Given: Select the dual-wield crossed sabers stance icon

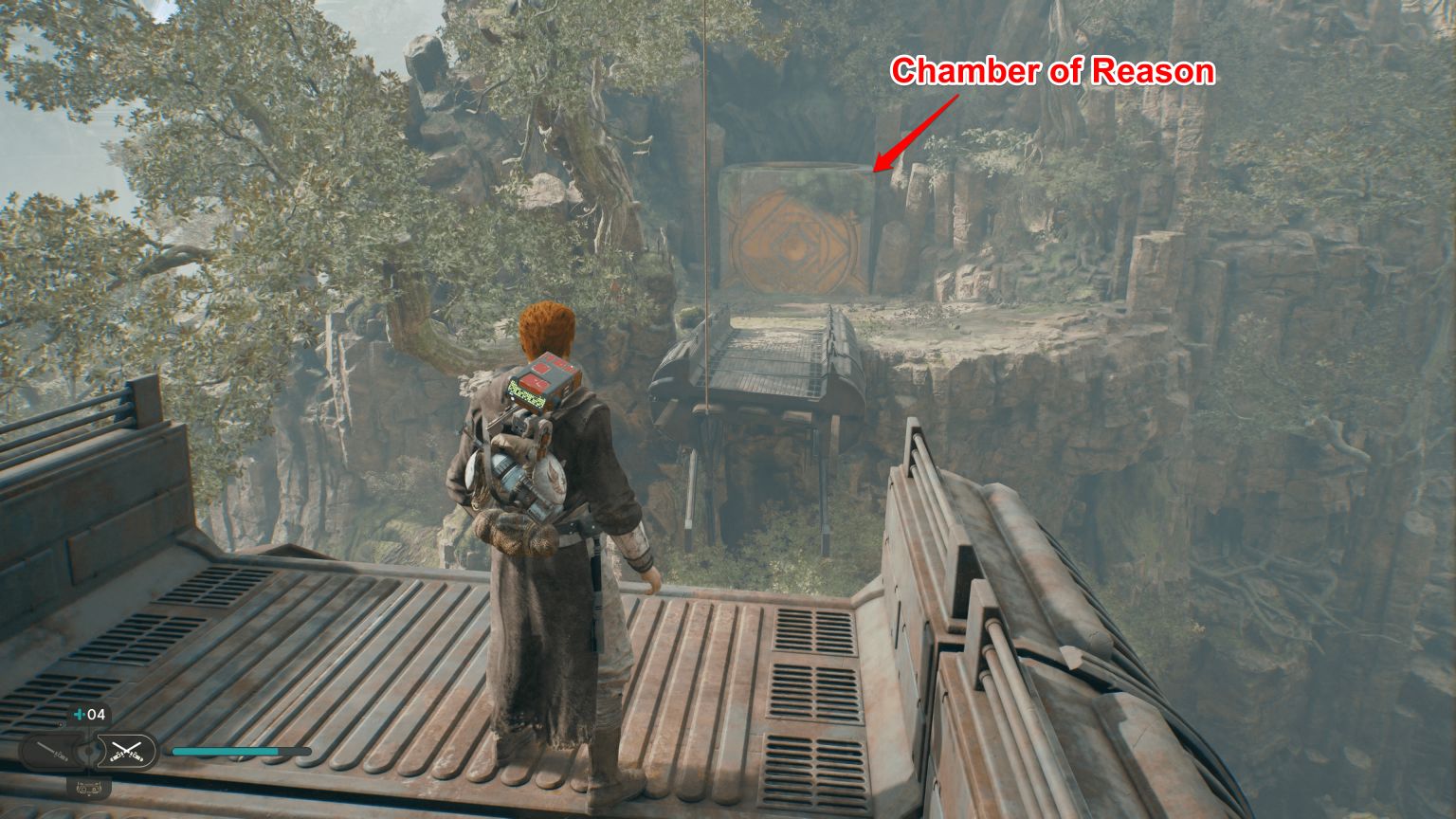Looking at the screenshot, I should pos(126,751).
